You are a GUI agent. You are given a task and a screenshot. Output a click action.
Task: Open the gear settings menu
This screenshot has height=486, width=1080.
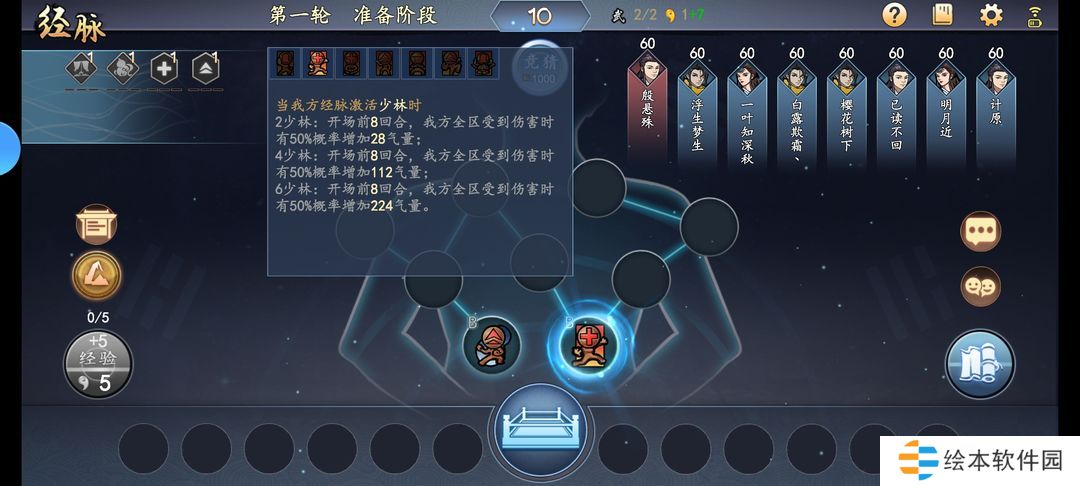tap(991, 15)
